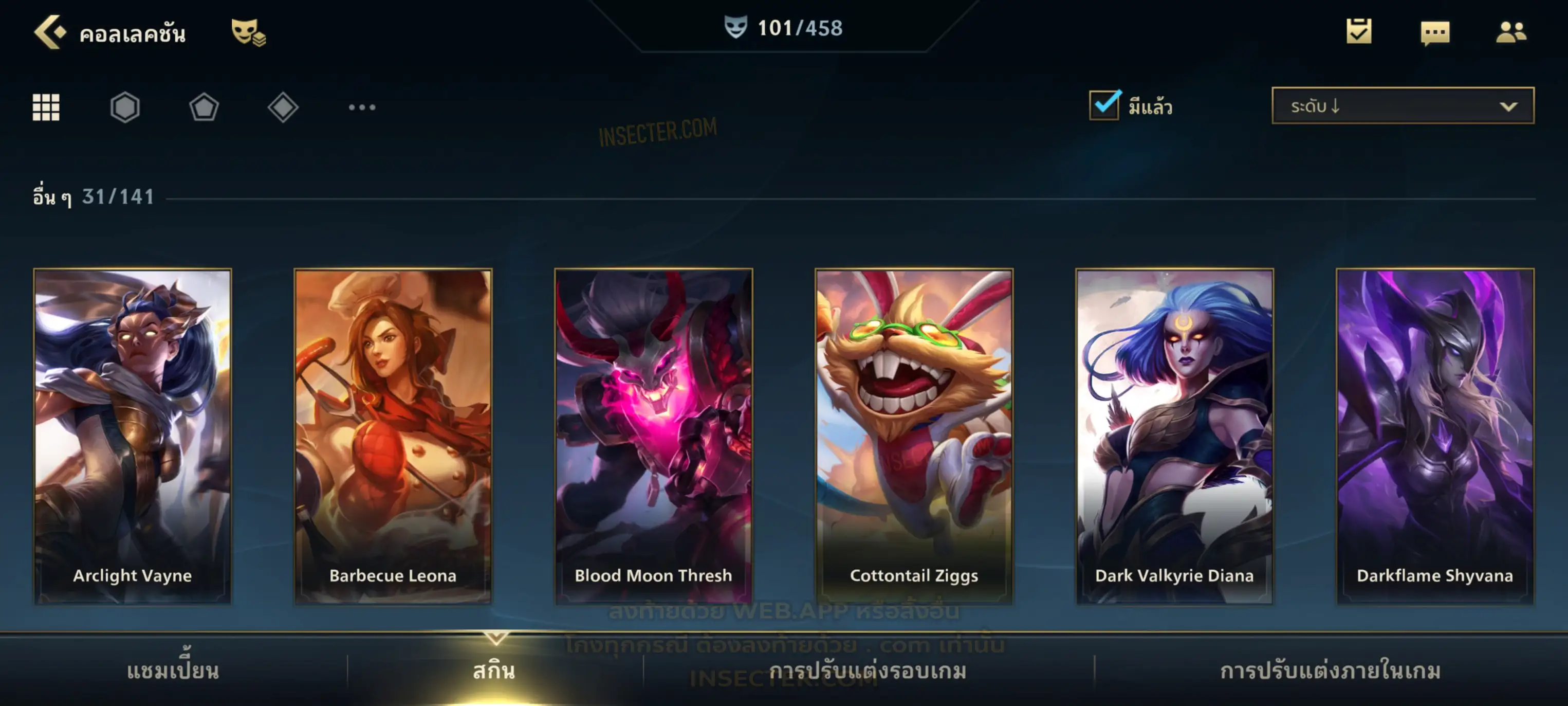
Task: Switch to the แชมเปี้ยน champions tab
Action: 173,671
